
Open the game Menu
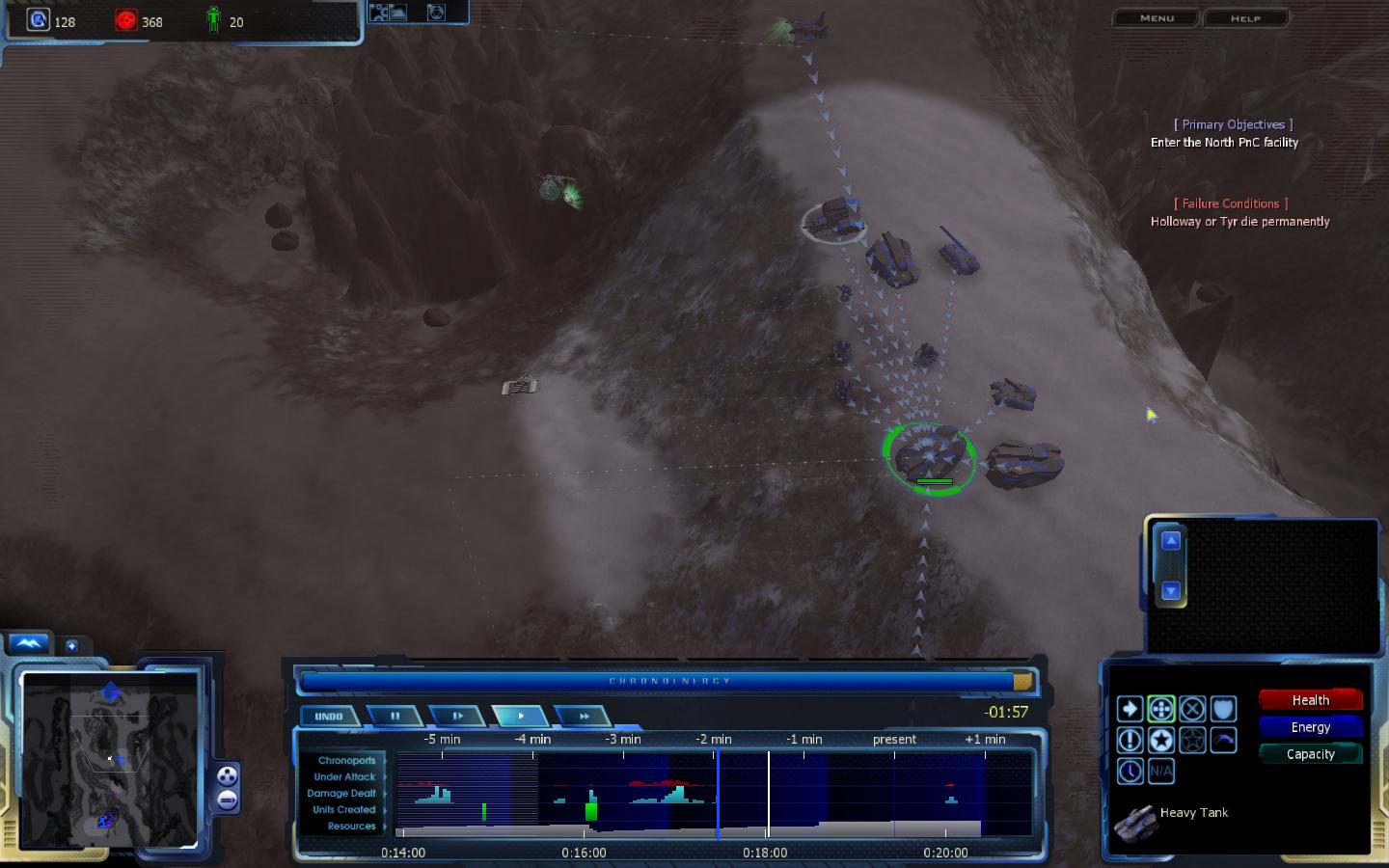[x=1157, y=18]
